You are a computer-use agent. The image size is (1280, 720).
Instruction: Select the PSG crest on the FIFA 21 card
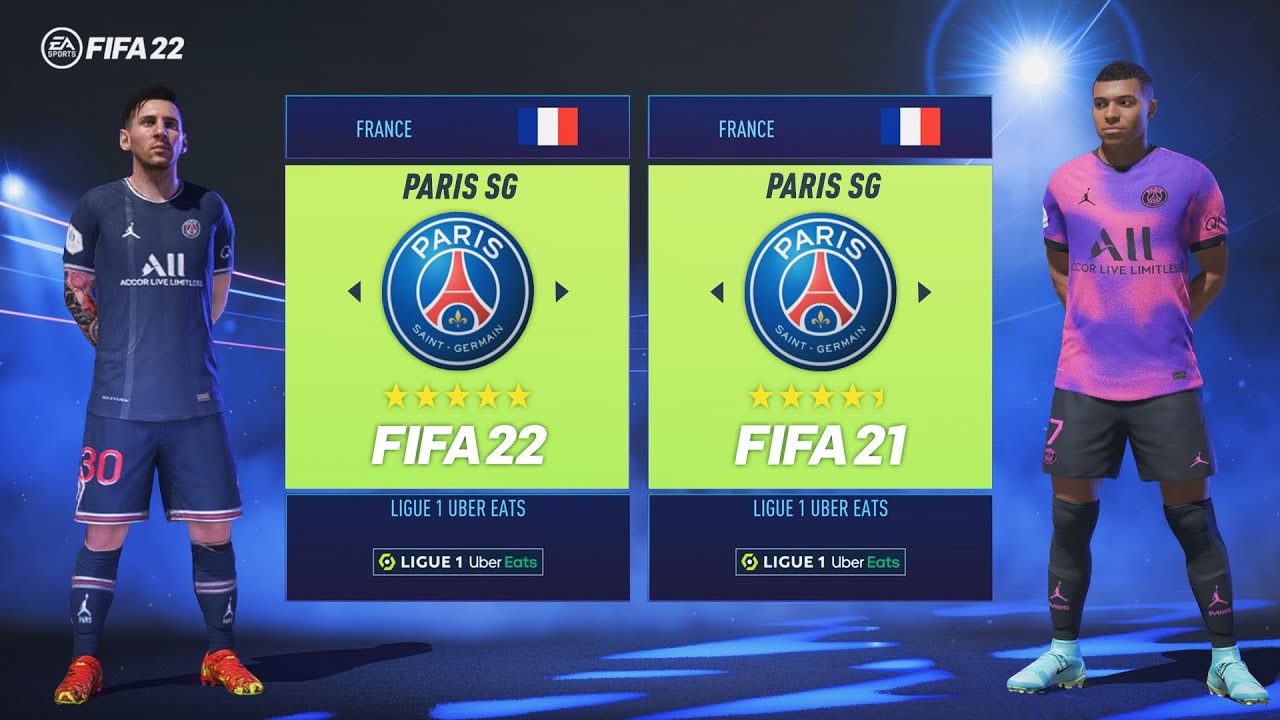[x=820, y=290]
